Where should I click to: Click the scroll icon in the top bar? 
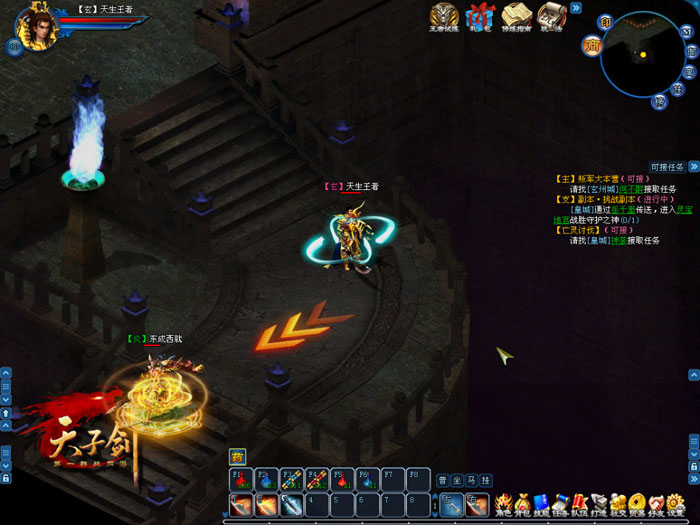click(x=551, y=17)
